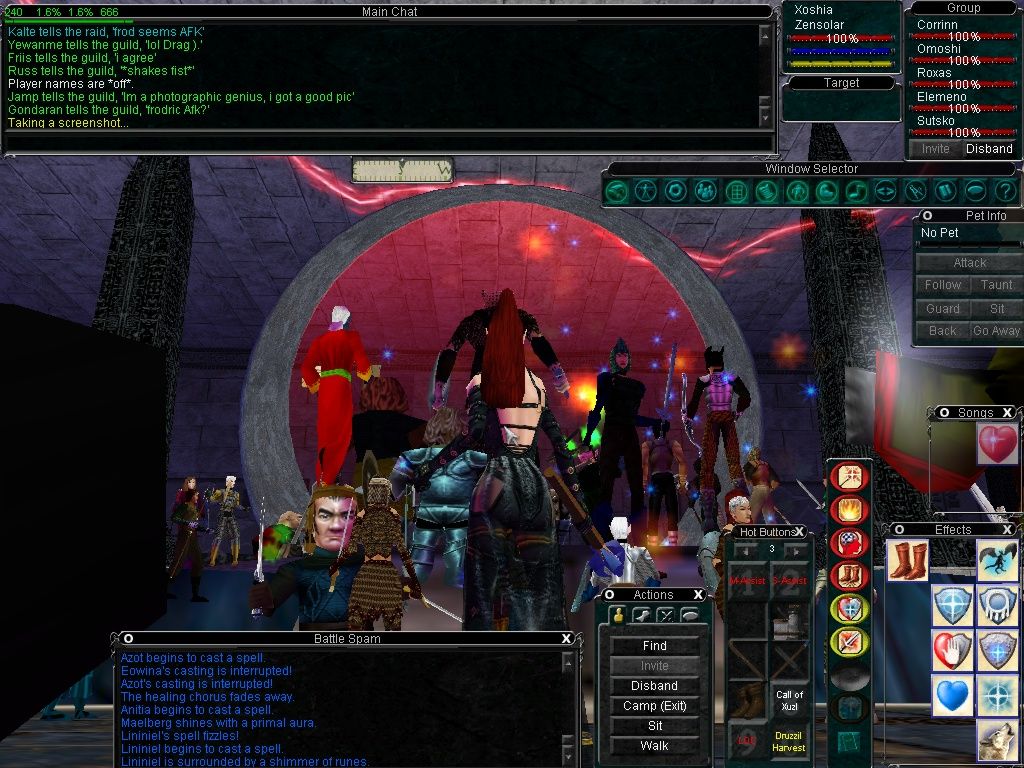The height and width of the screenshot is (768, 1024).
Task: Choose Camp (Exit) in the Actions window
Action: click(x=654, y=706)
